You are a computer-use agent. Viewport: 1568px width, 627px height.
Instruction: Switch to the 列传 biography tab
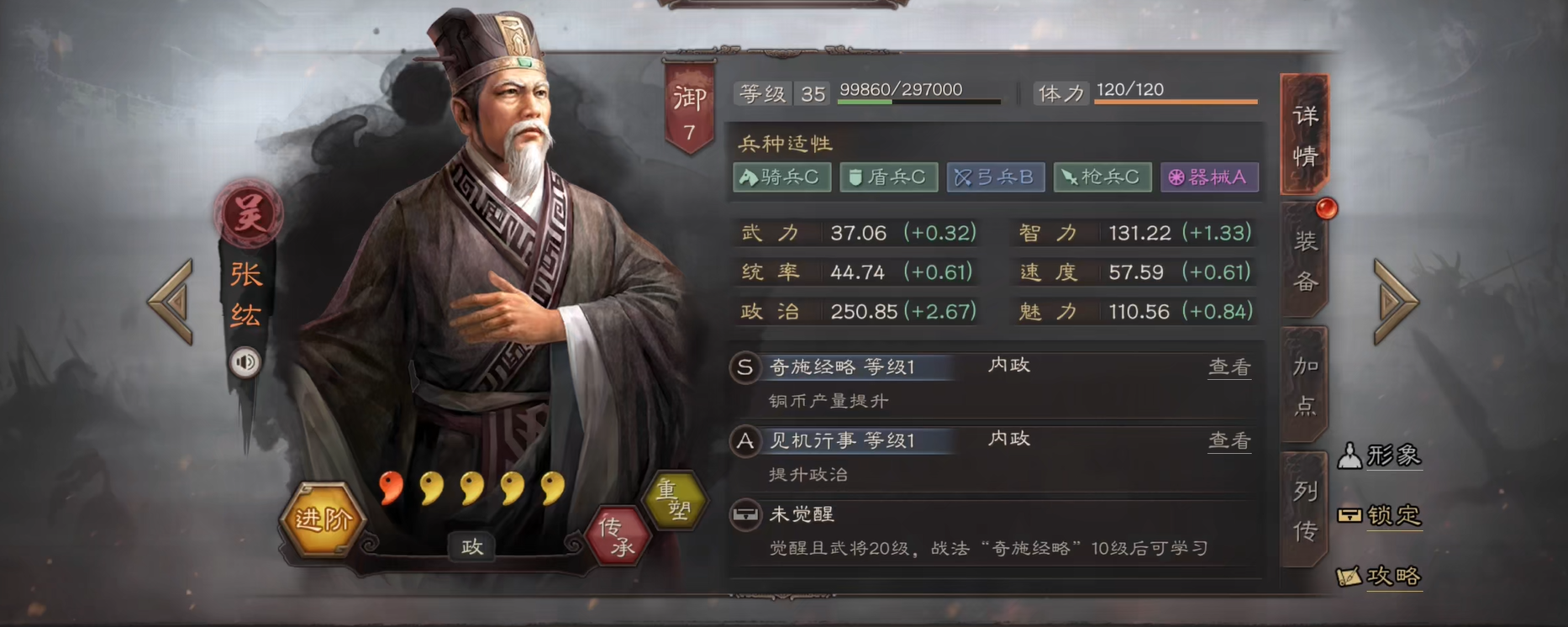(x=1303, y=504)
